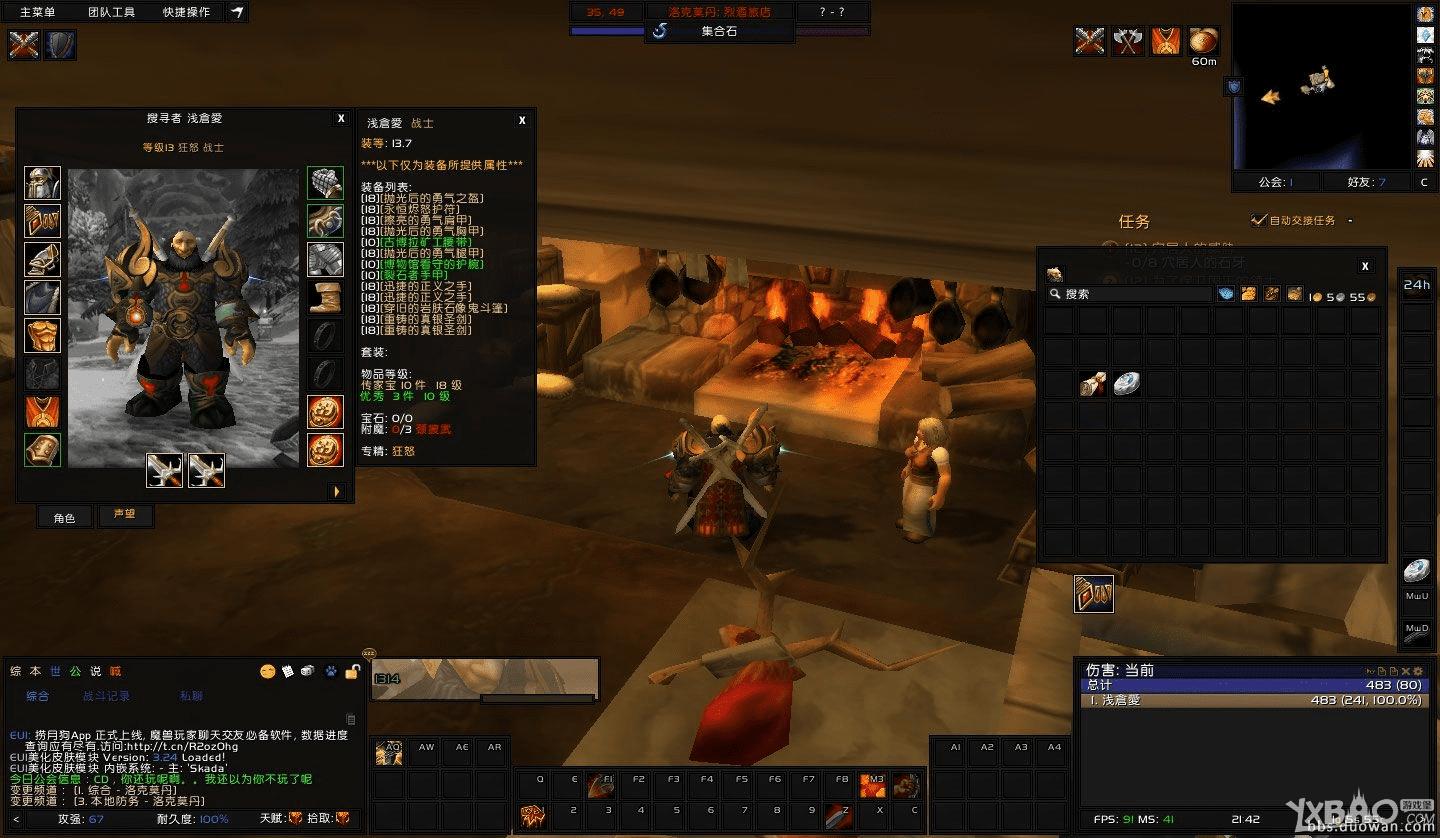Close the bag inventory window
This screenshot has width=1440, height=838.
1365,266
